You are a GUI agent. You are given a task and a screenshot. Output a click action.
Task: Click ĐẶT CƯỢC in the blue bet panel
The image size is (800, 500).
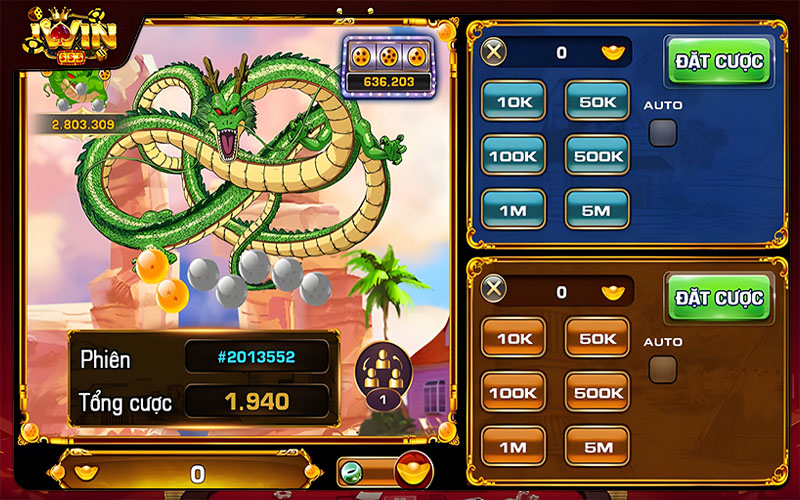(x=719, y=61)
